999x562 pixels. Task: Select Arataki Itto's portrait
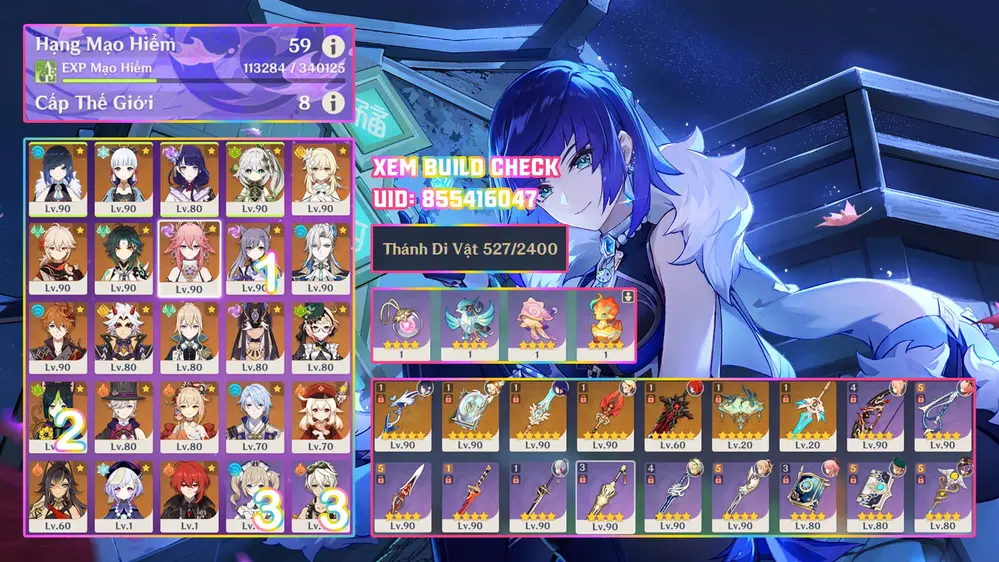(x=124, y=337)
